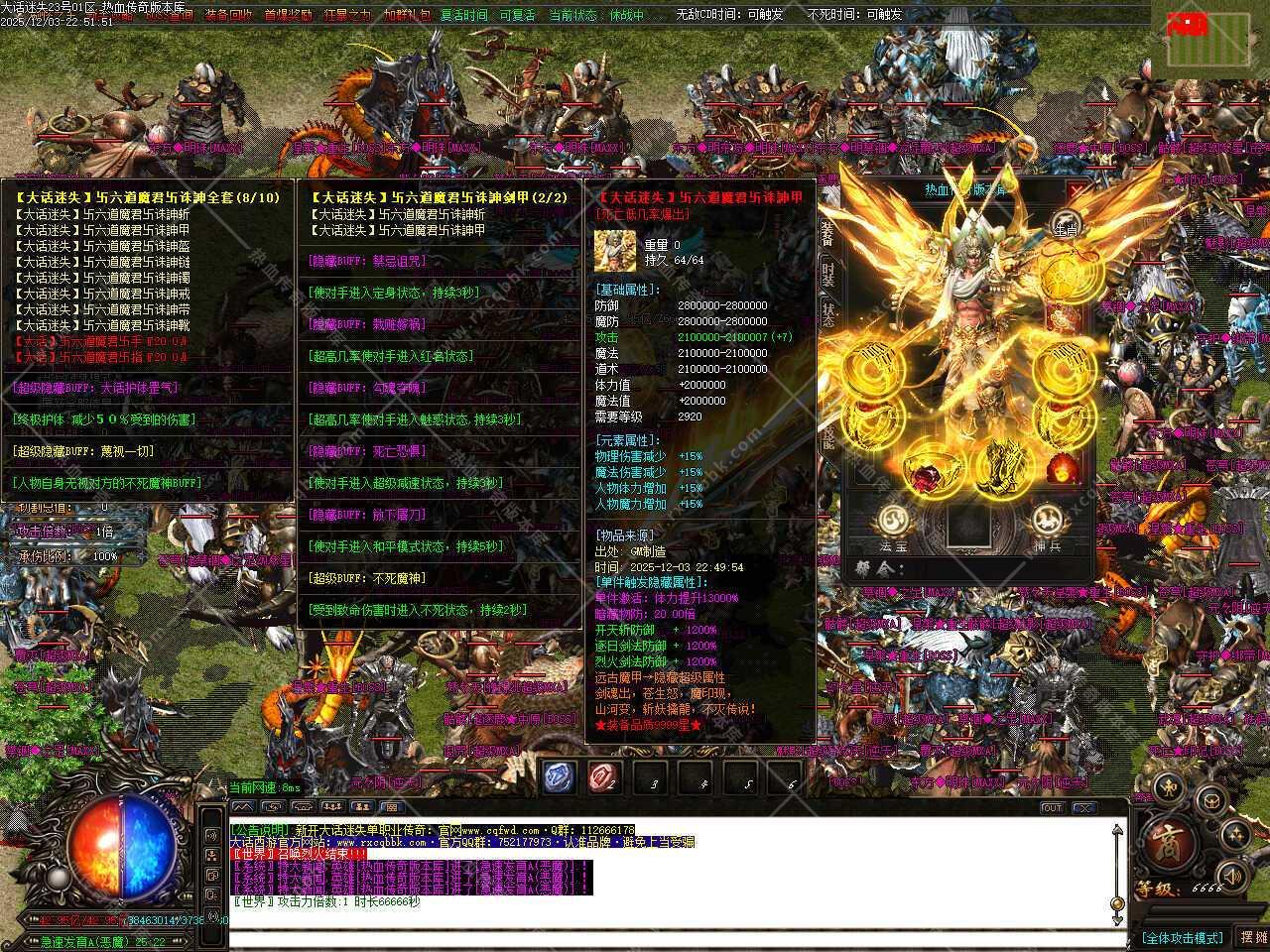Toggle the 全体攻击模式 attack mode
Viewport: 1270px width, 952px height.
1183,937
